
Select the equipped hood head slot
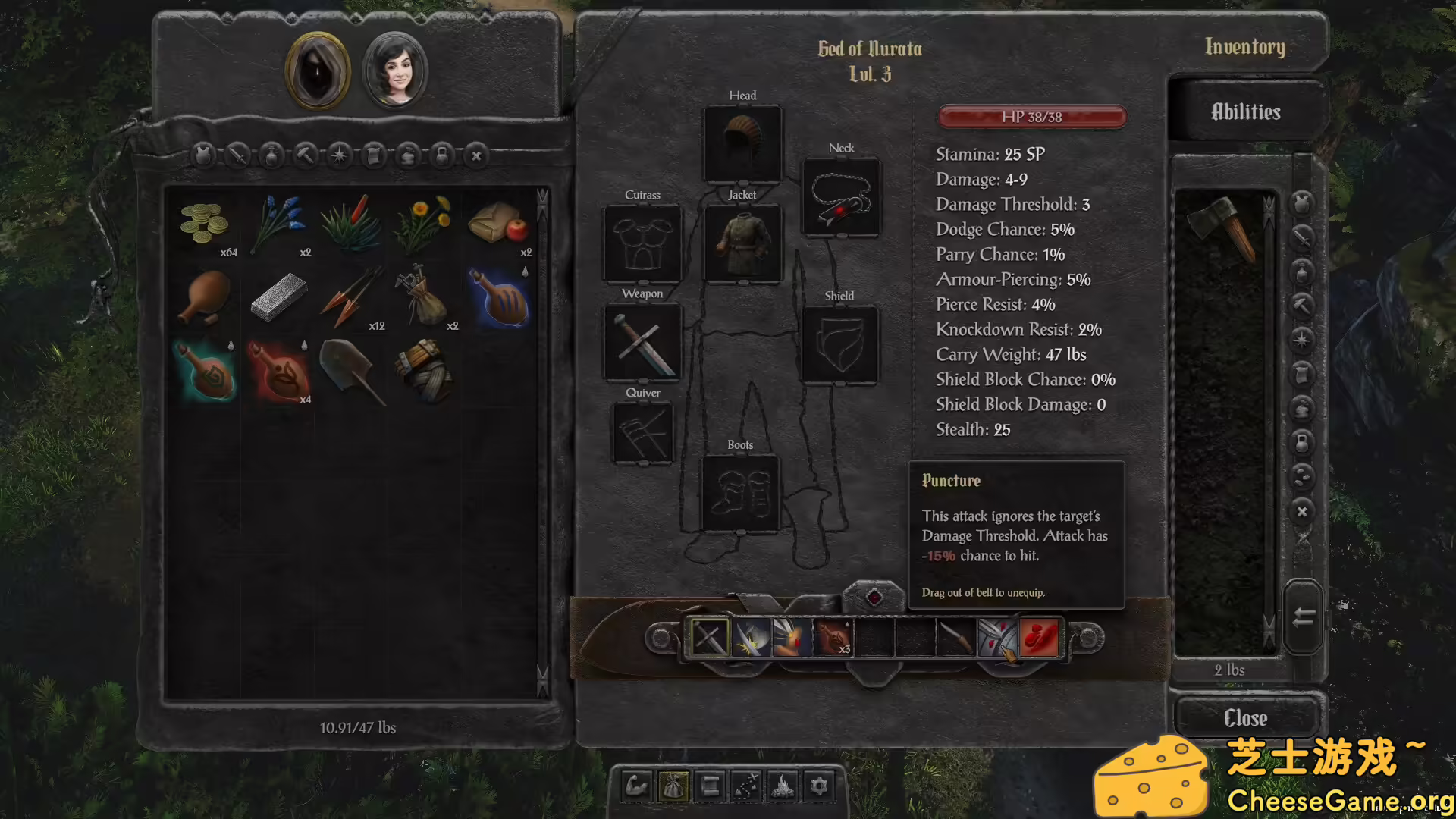coord(742,143)
